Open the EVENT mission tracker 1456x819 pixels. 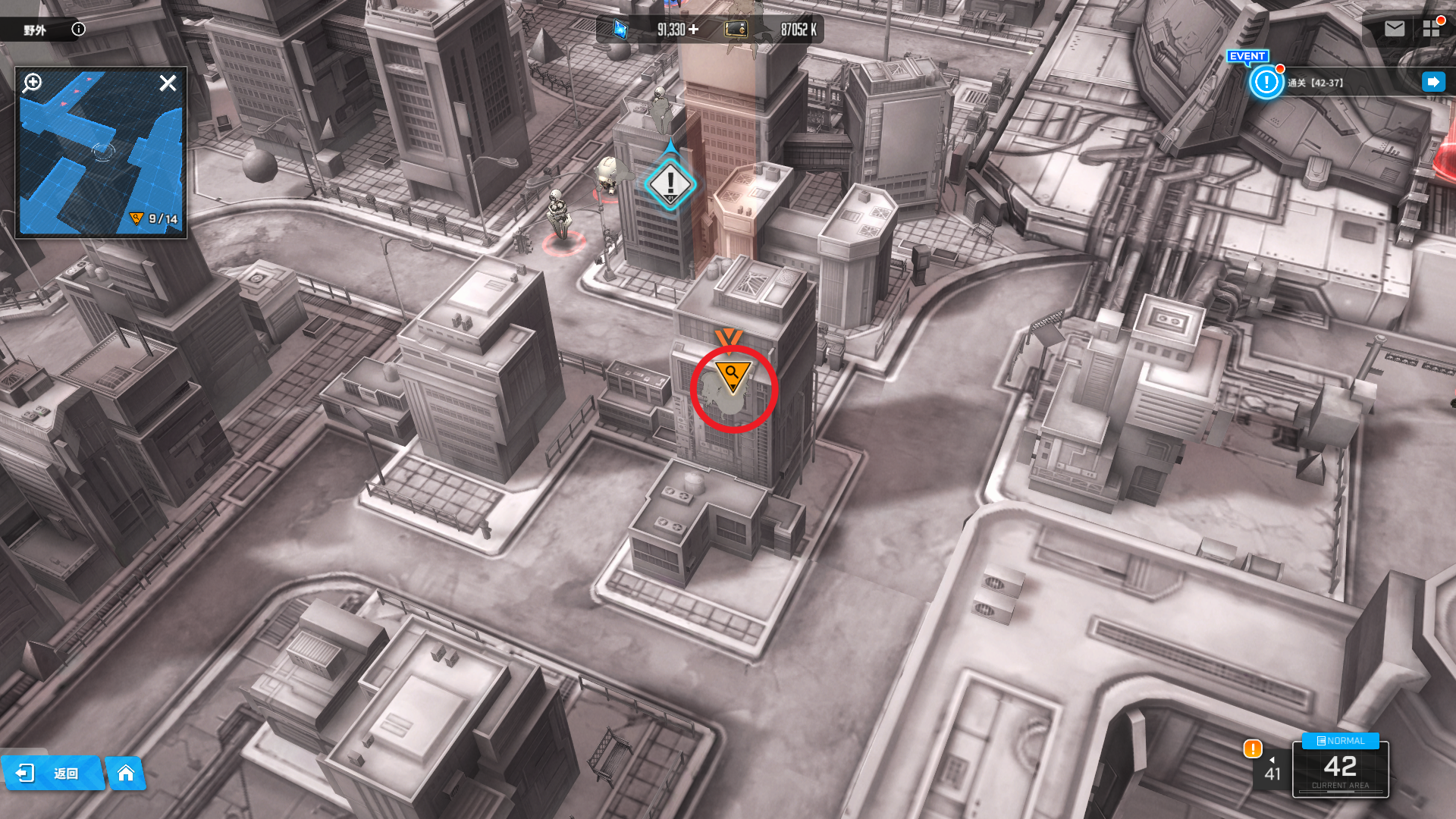1266,82
